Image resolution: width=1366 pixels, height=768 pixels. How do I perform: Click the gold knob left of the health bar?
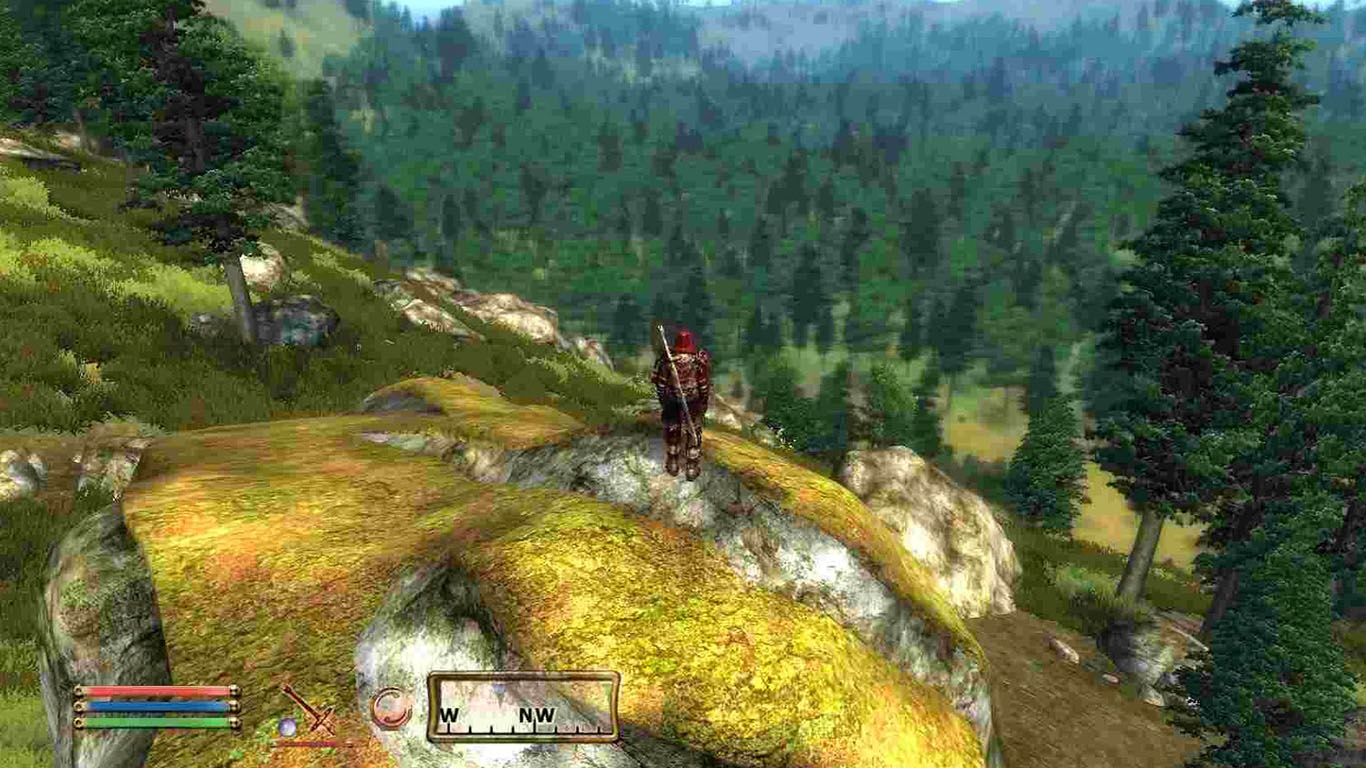[79, 689]
